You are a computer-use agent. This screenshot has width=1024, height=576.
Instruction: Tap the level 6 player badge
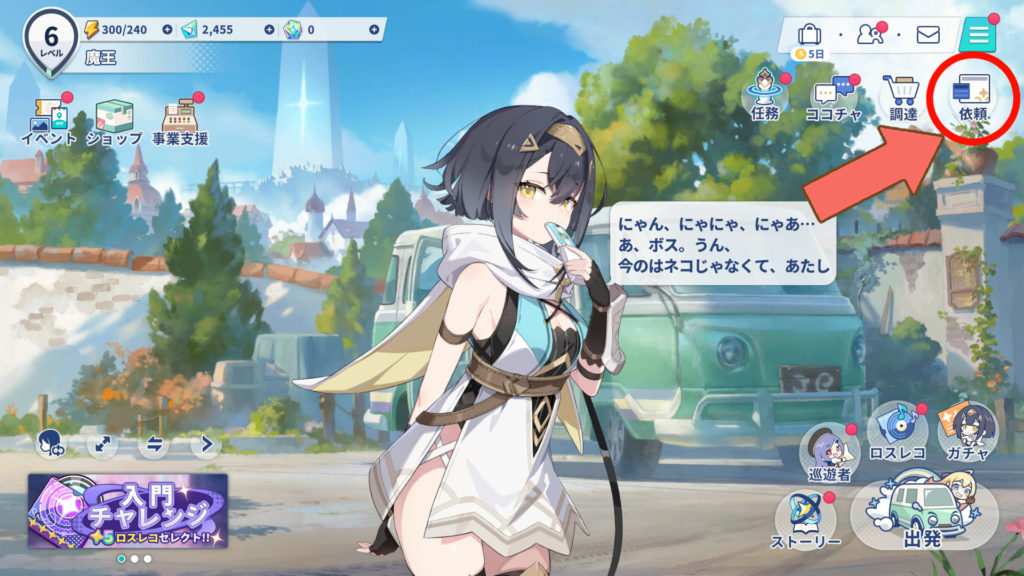click(x=49, y=41)
